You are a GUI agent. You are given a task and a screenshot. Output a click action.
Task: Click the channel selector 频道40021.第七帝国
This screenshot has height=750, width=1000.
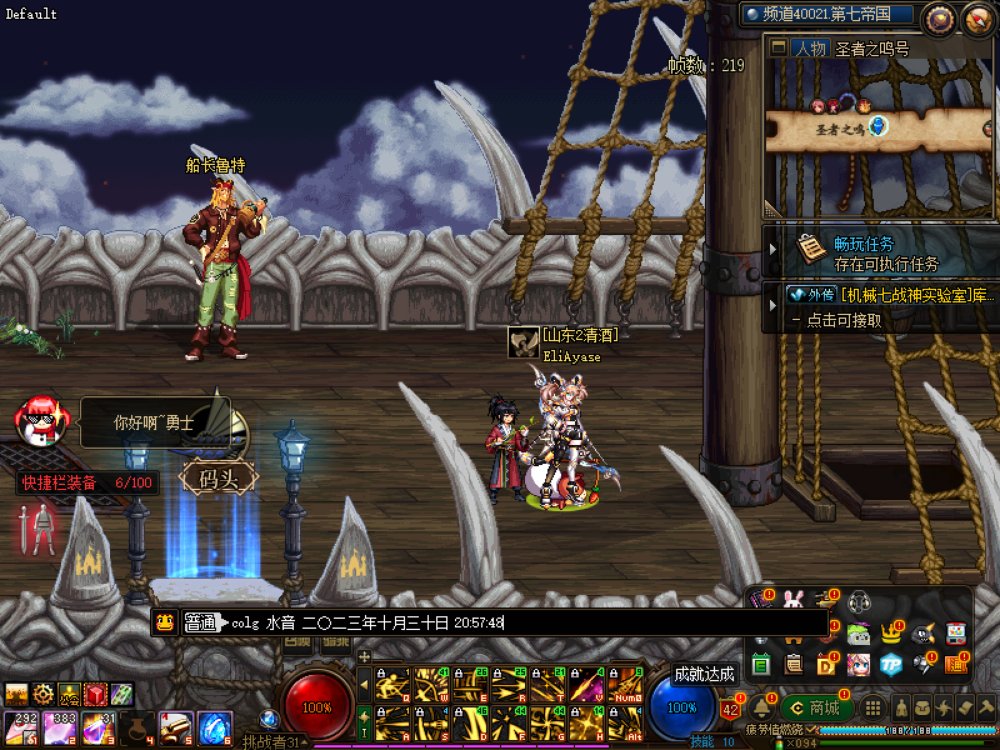point(829,15)
